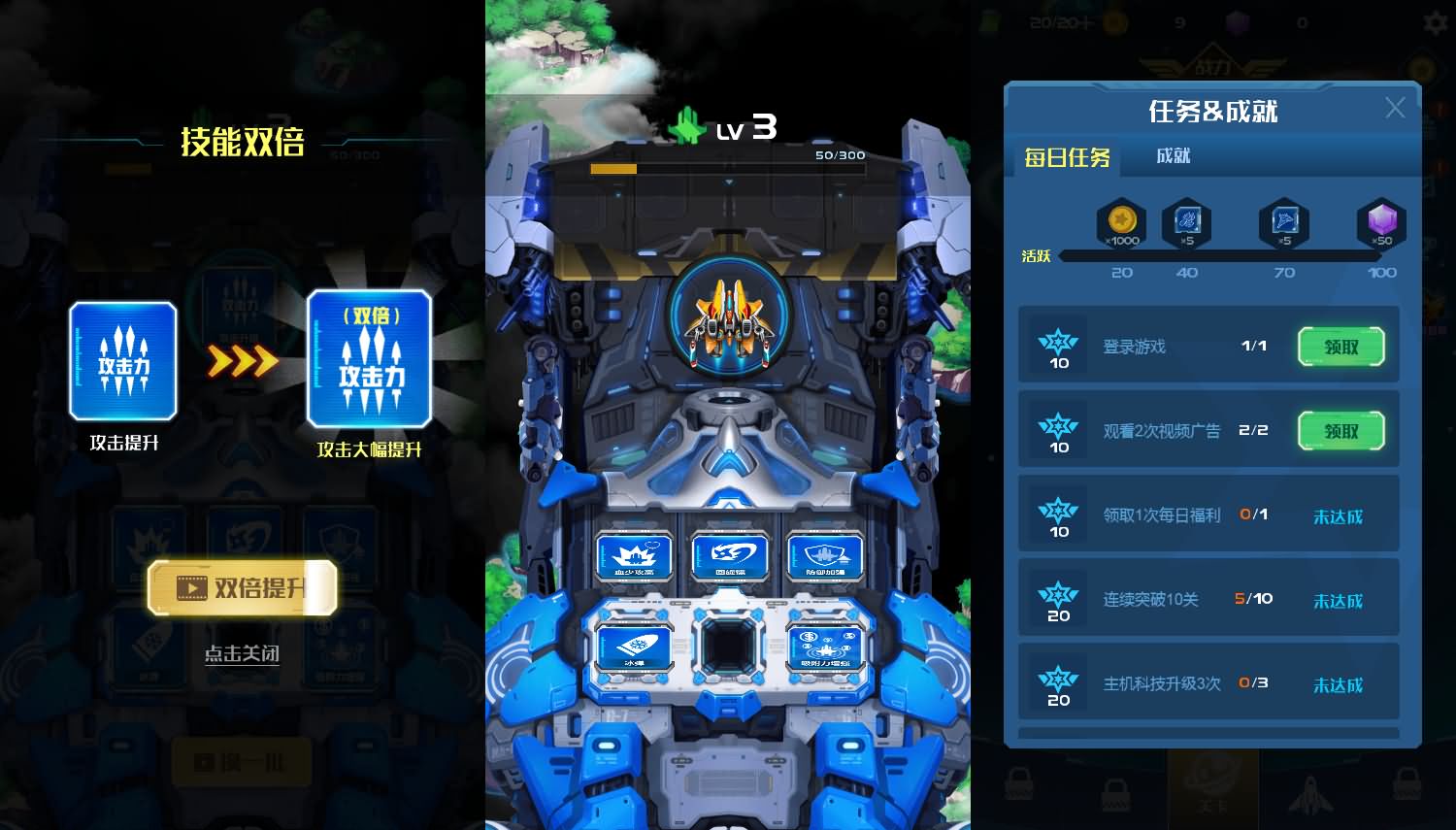This screenshot has width=1456, height=830.
Task: Switch to the 成就 (Achievements) tab
Action: [x=1173, y=155]
